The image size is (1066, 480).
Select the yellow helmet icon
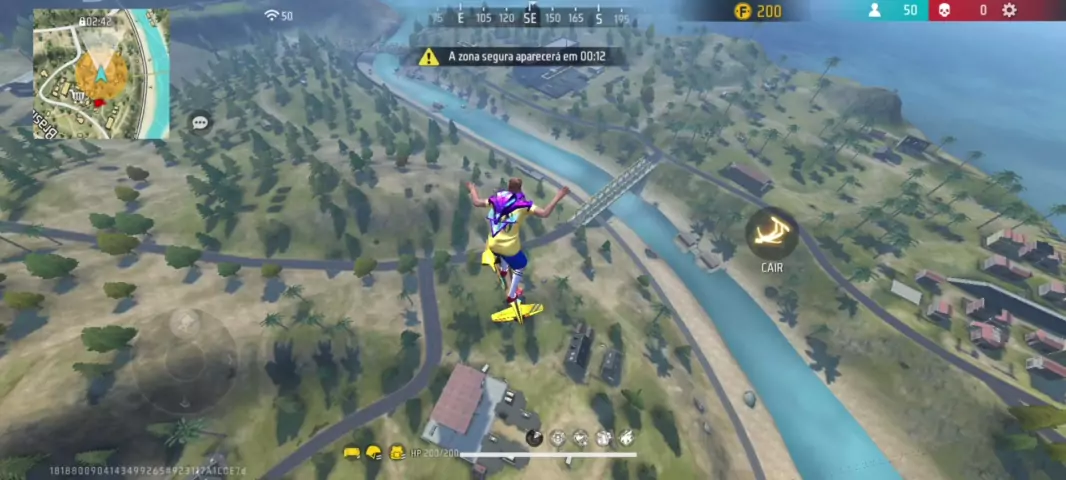pos(374,453)
